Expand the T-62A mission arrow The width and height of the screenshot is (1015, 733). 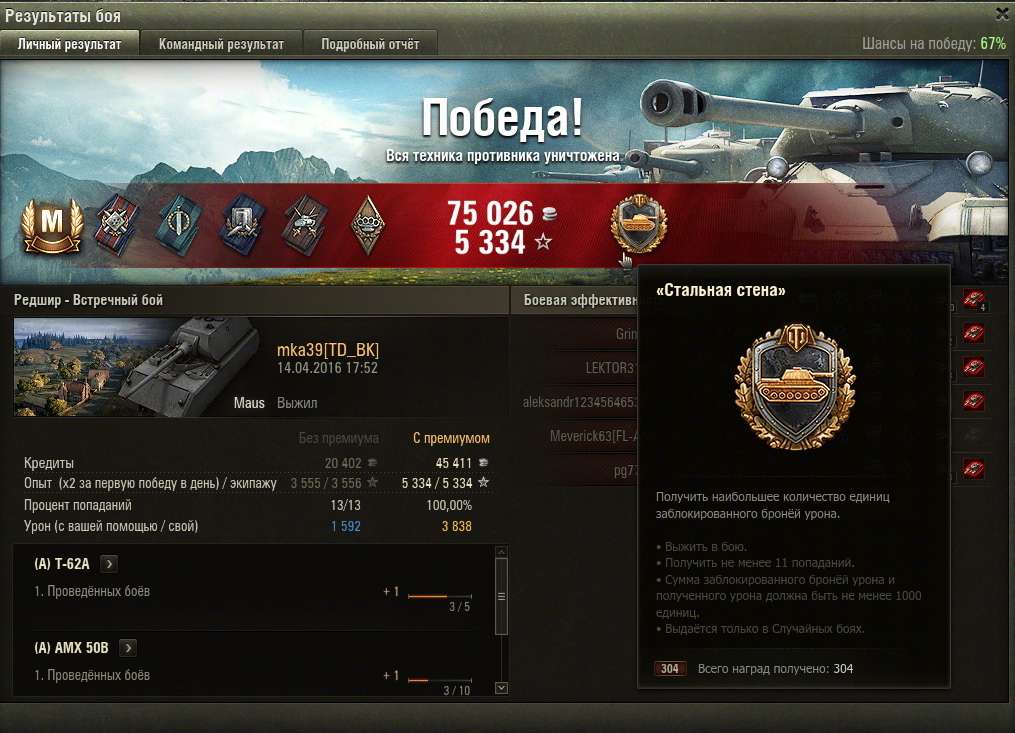(110, 564)
